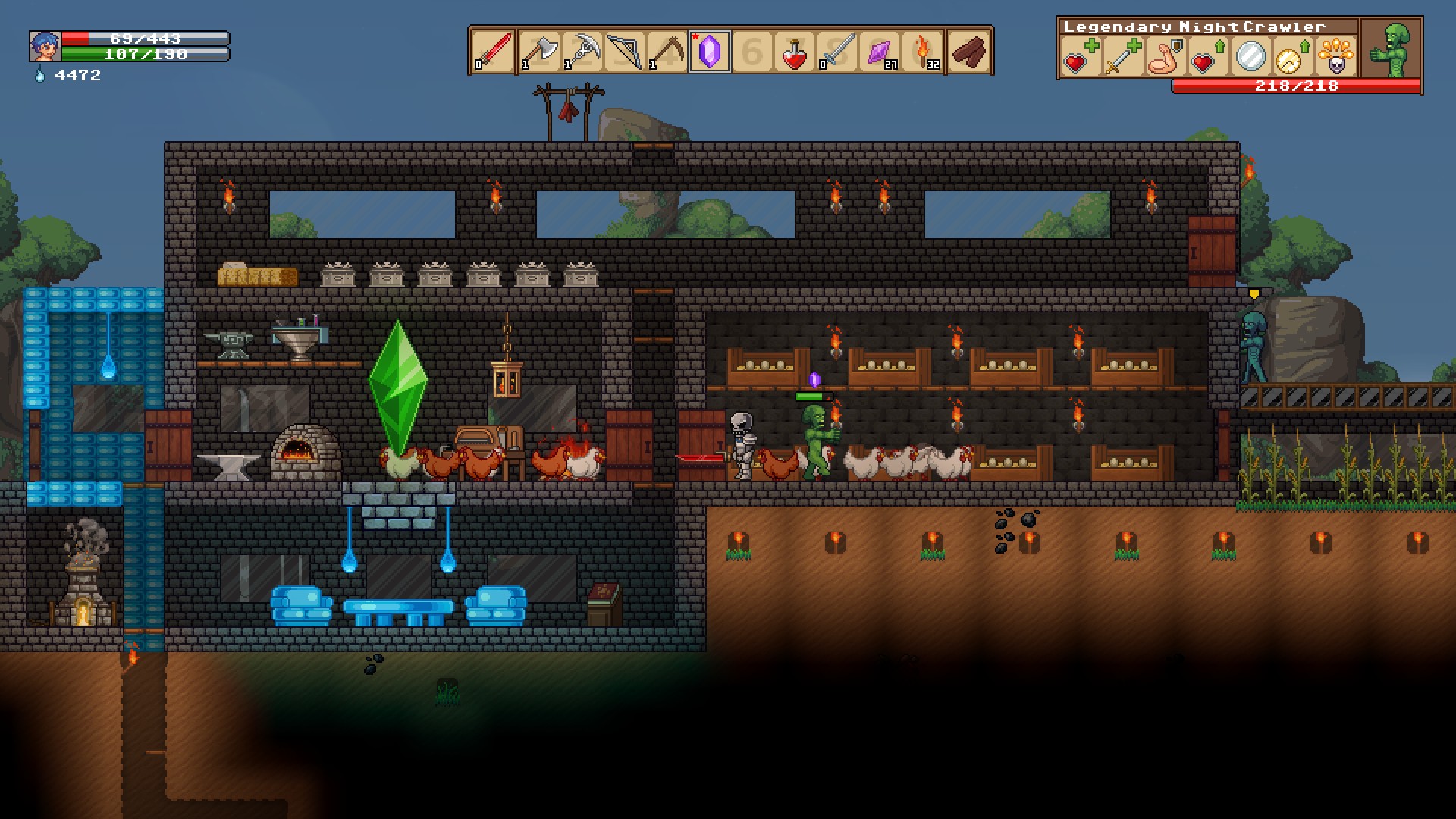
Task: Inspect the sword with green plus buff
Action: (x=1121, y=58)
